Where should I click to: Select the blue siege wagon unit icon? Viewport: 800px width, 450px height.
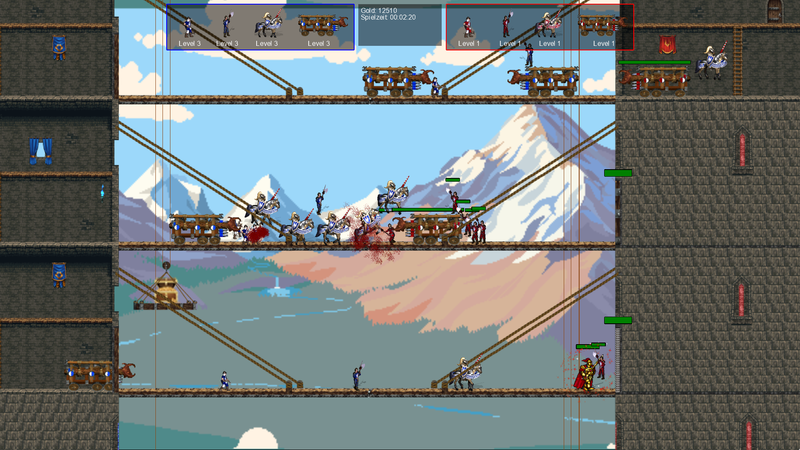tap(318, 26)
